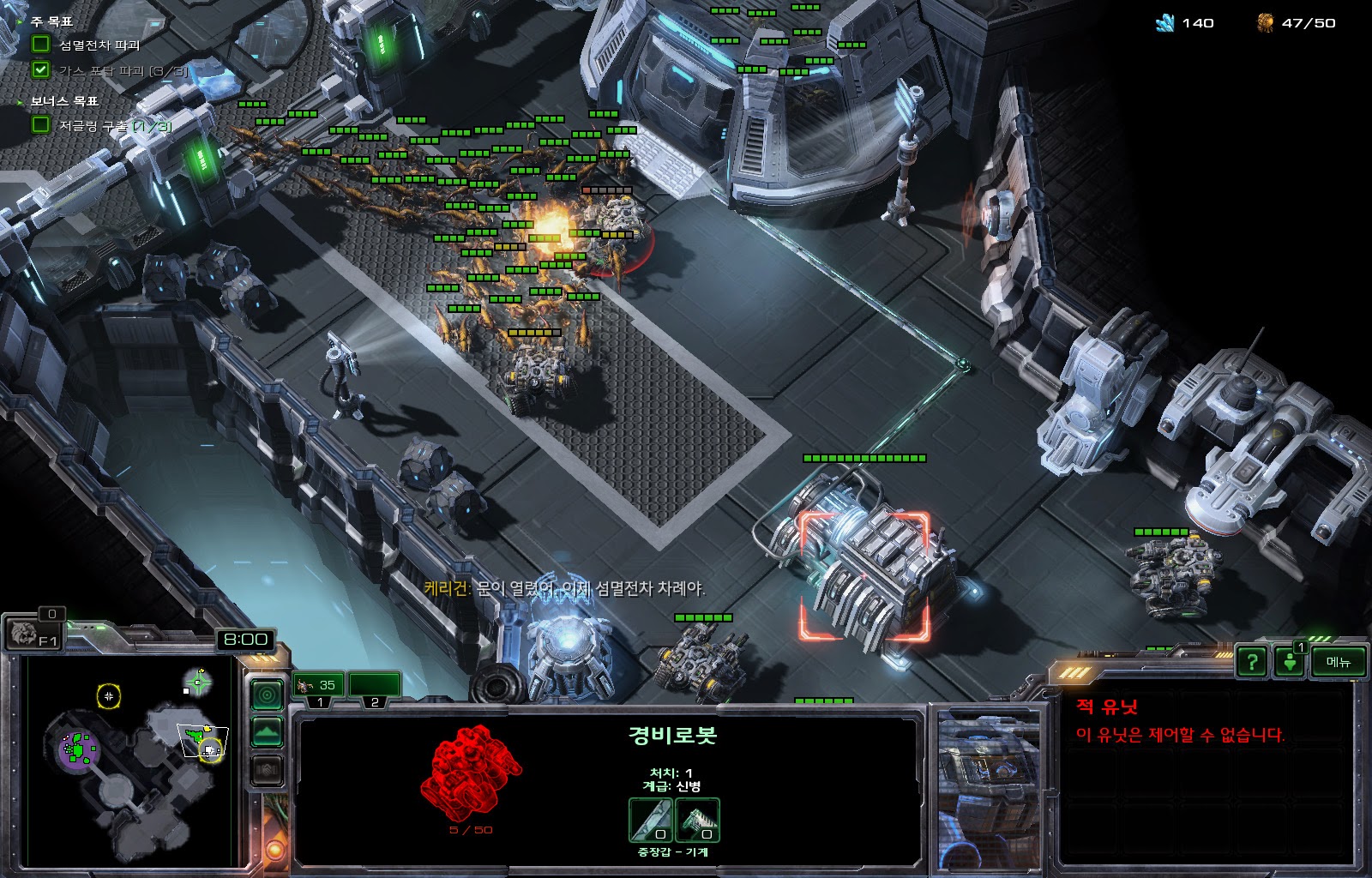1372x878 pixels.
Task: Click the 섬멸전차 파괴 main objective
Action: coord(99,45)
